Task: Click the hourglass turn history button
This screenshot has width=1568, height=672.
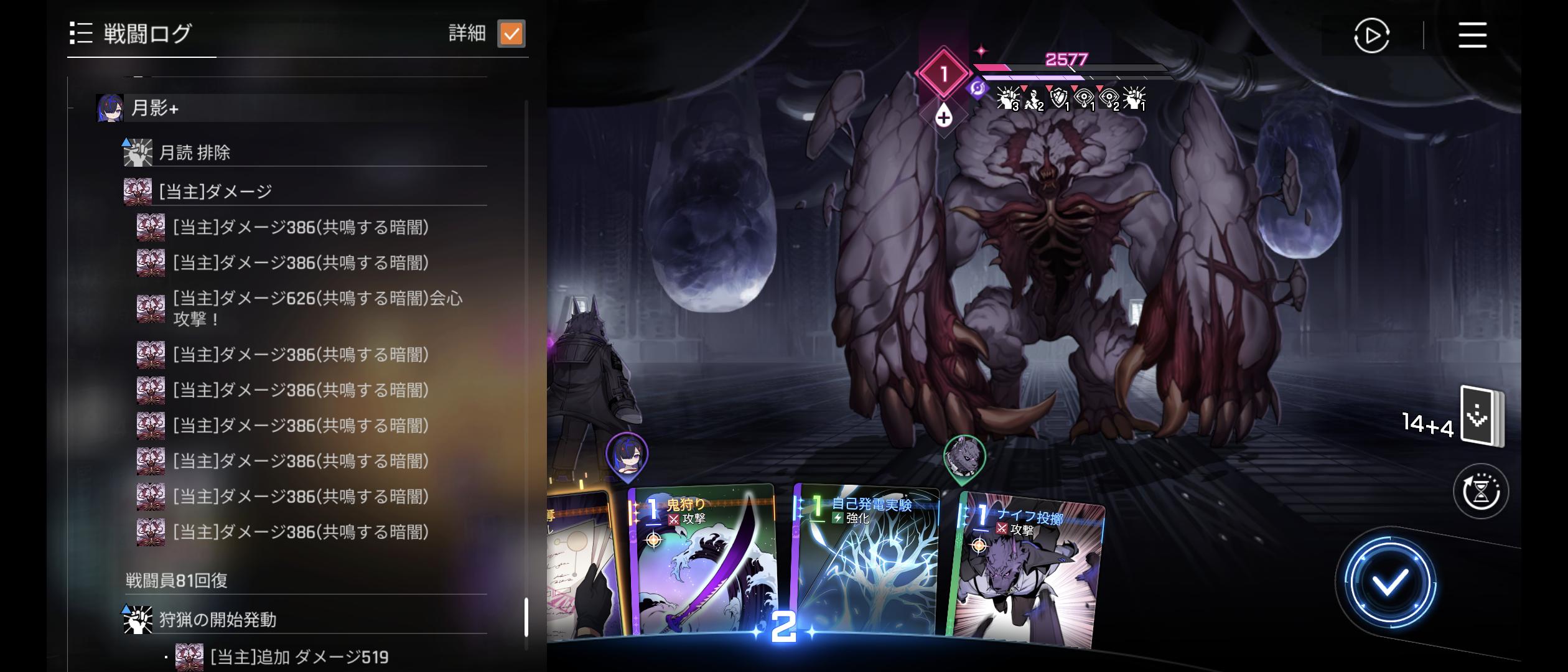Action: 1480,492
